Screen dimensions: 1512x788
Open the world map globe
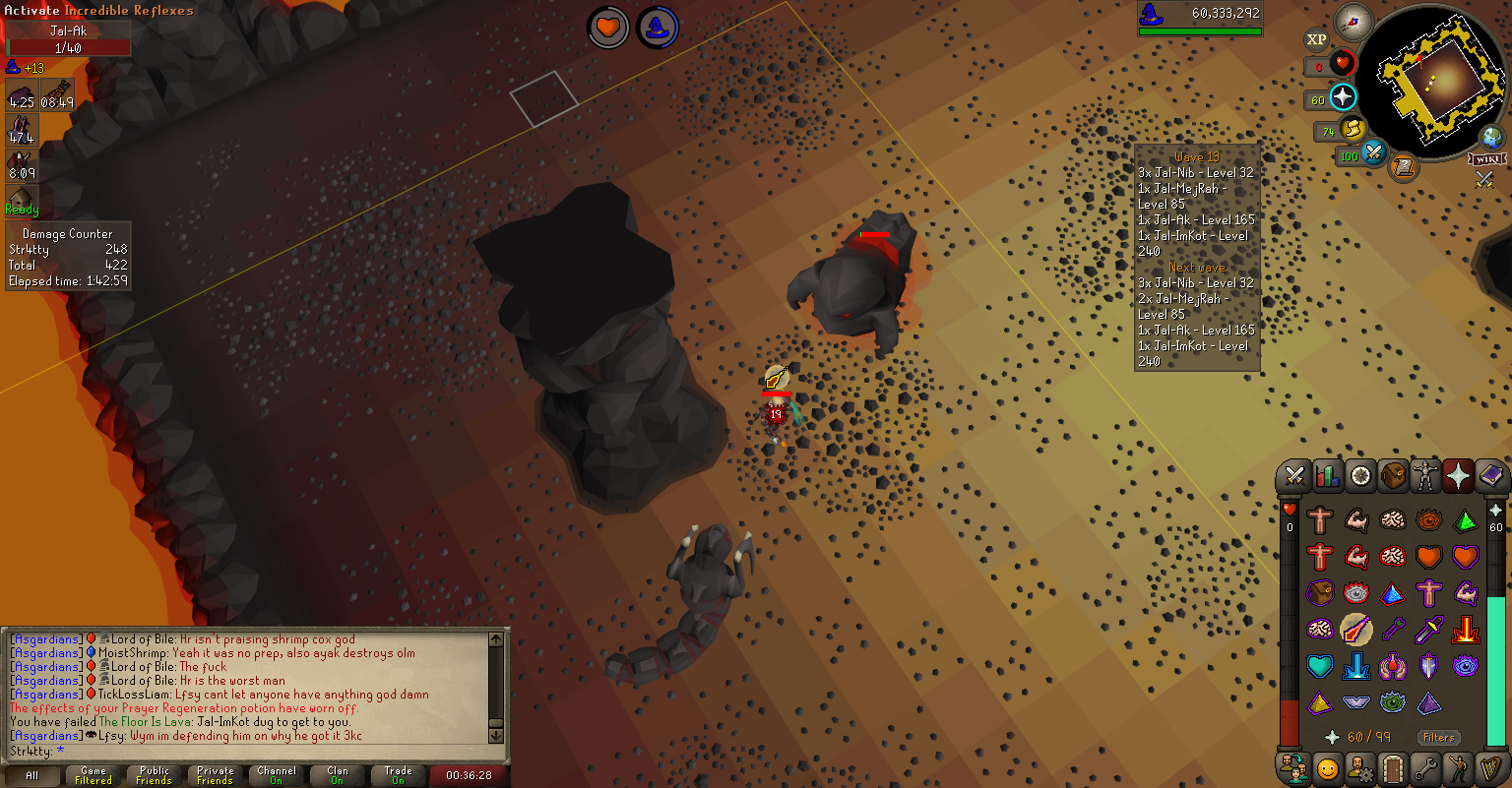(1492, 138)
